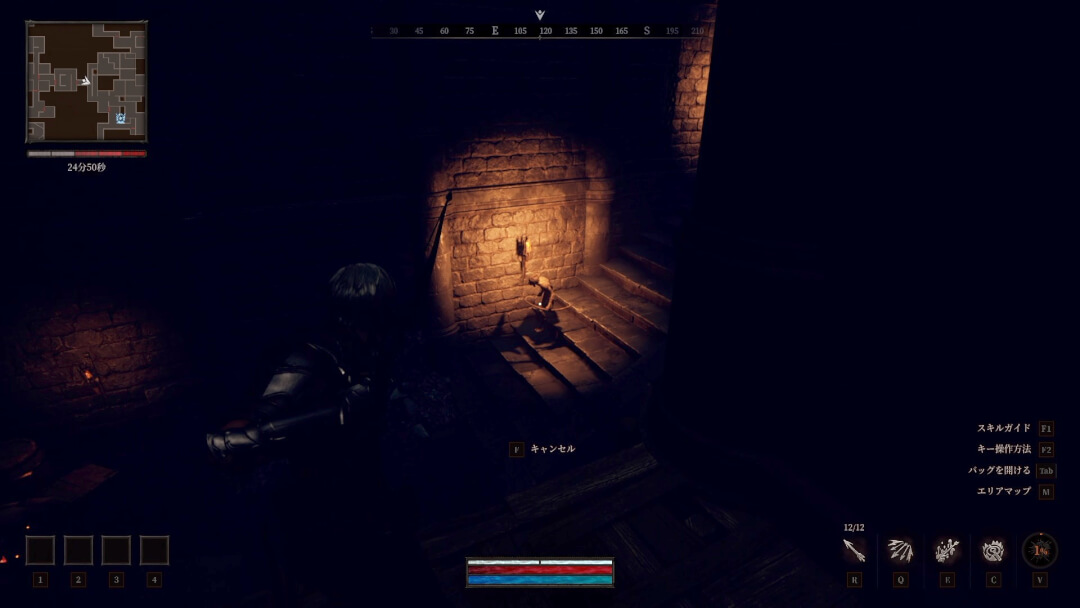Activate the multi-arrow volley skill
This screenshot has height=608, width=1080.
[x=900, y=550]
